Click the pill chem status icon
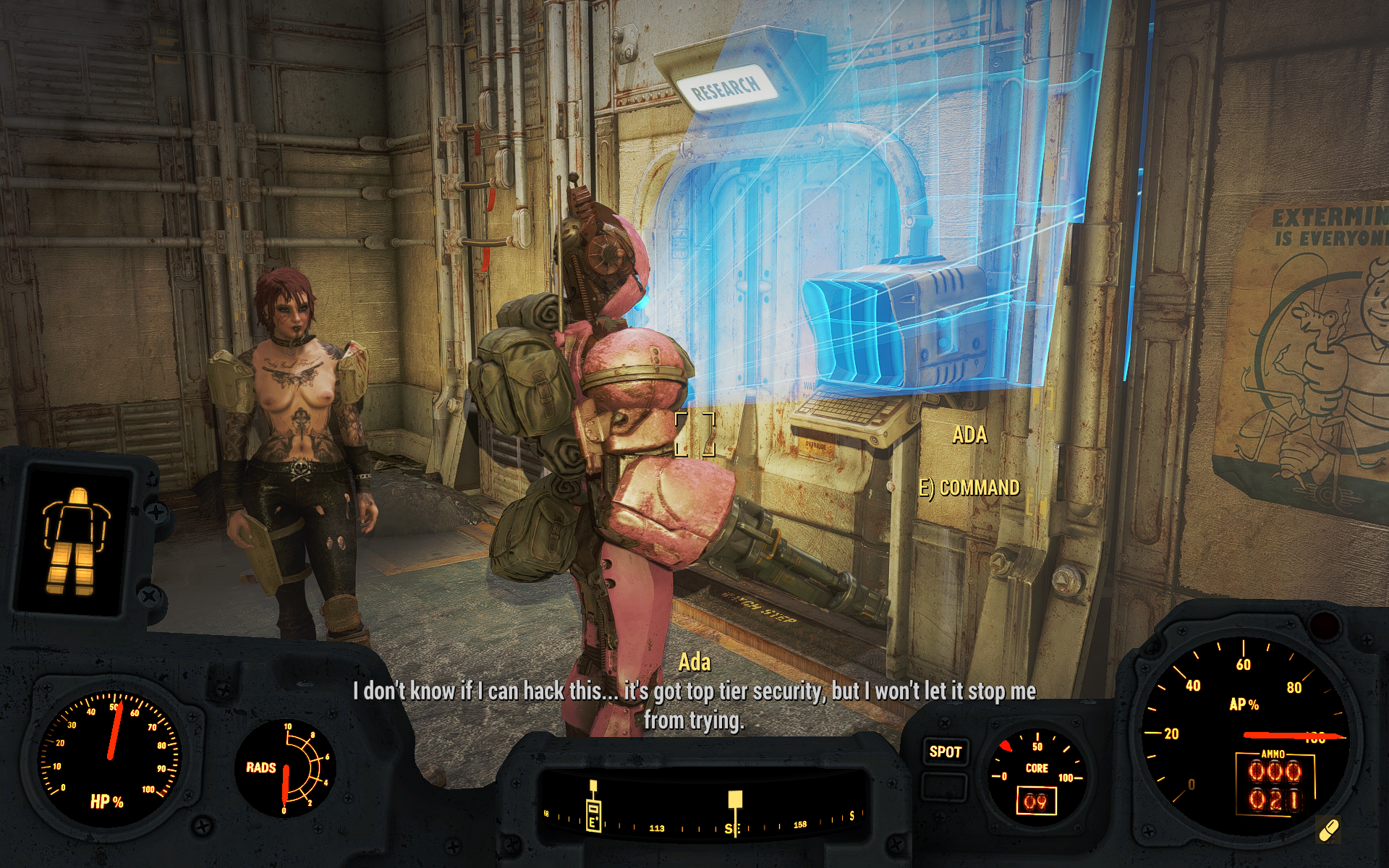This screenshot has width=1389, height=868. [x=1329, y=829]
